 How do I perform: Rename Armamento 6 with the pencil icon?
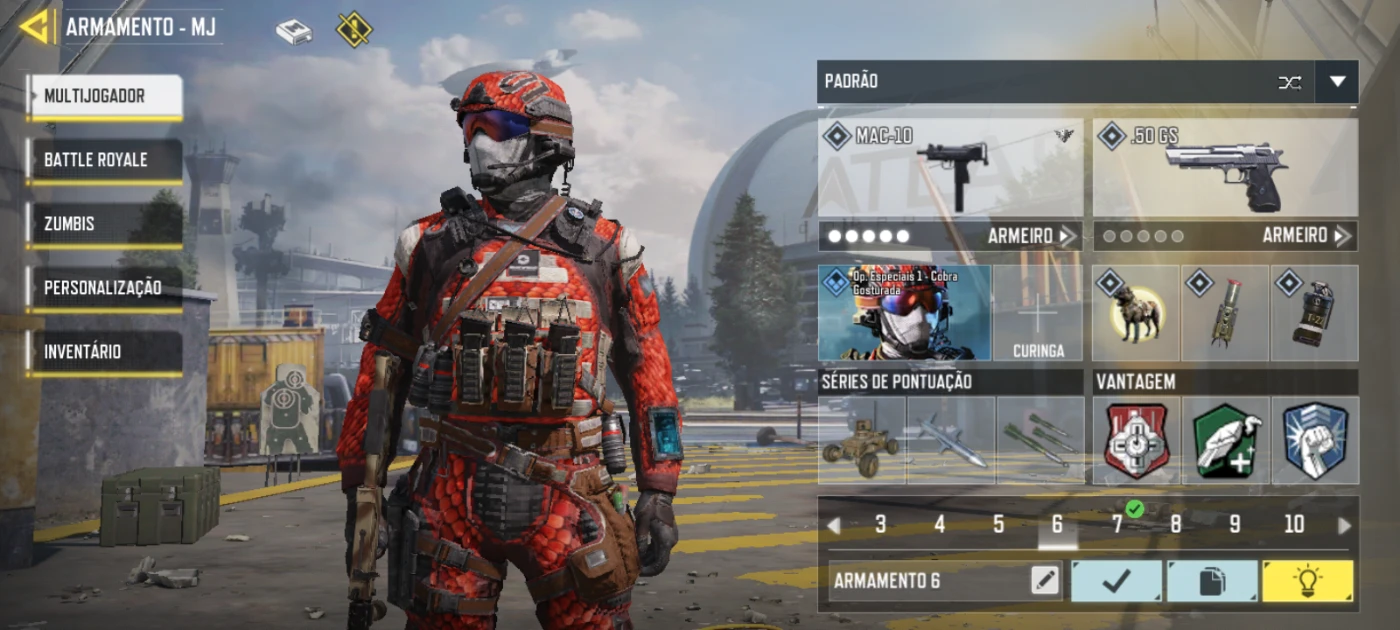click(1045, 581)
